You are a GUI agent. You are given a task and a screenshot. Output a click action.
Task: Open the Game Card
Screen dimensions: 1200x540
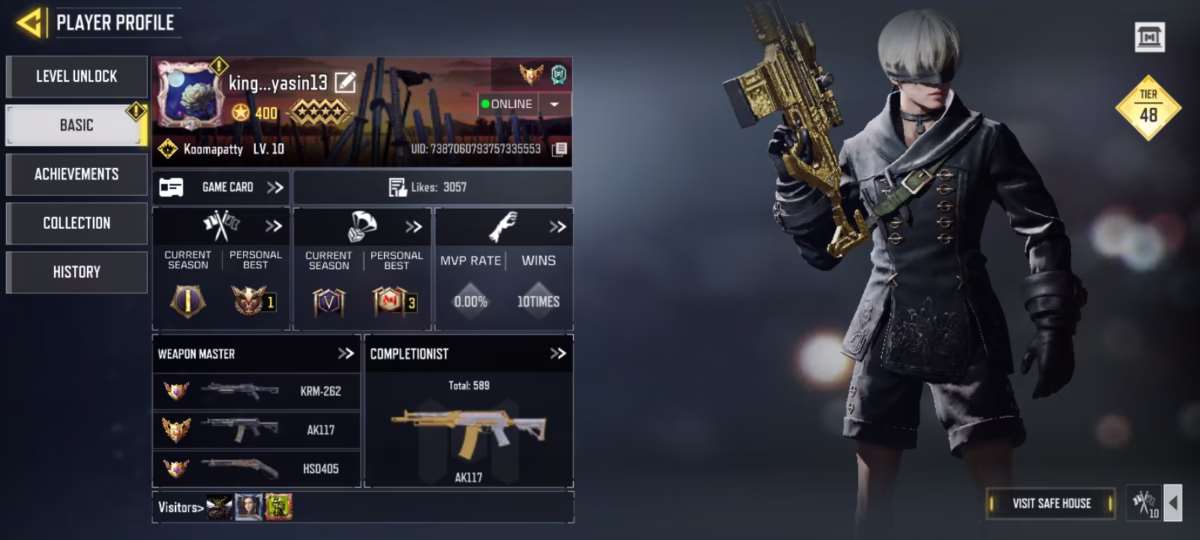[221, 187]
